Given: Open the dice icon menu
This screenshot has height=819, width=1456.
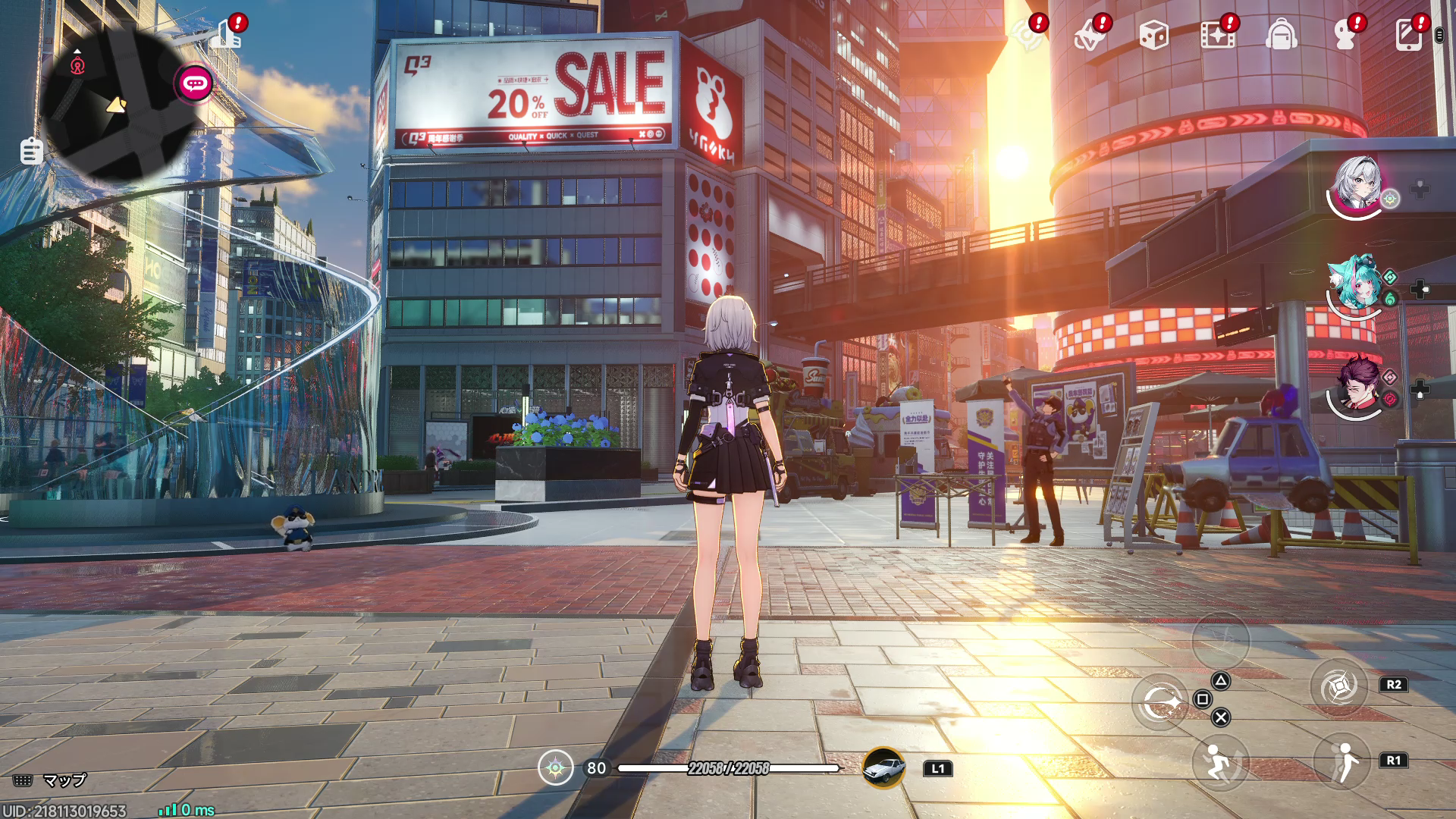Looking at the screenshot, I should click(x=1153, y=36).
